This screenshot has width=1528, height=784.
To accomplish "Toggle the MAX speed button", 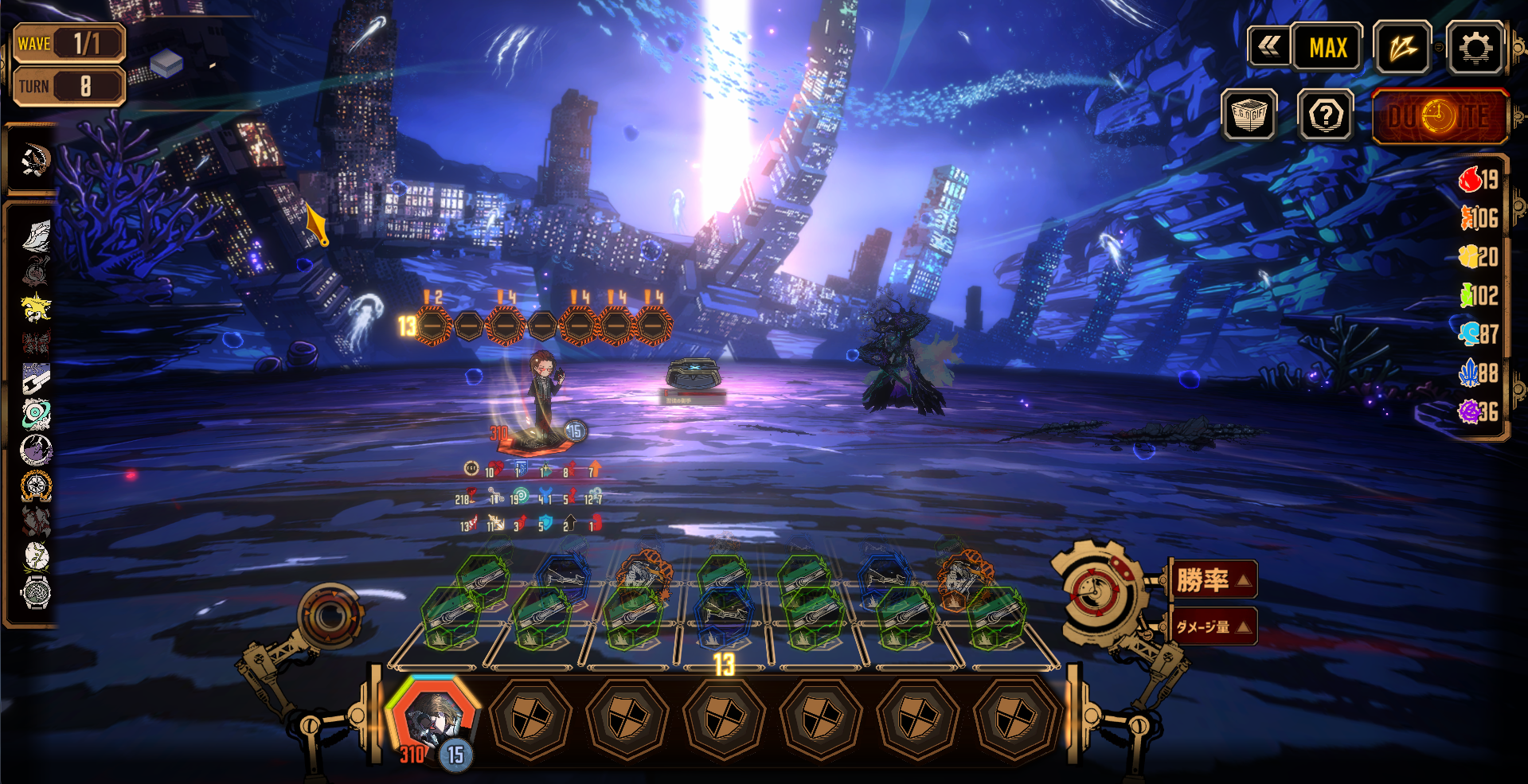I will pos(1327,48).
